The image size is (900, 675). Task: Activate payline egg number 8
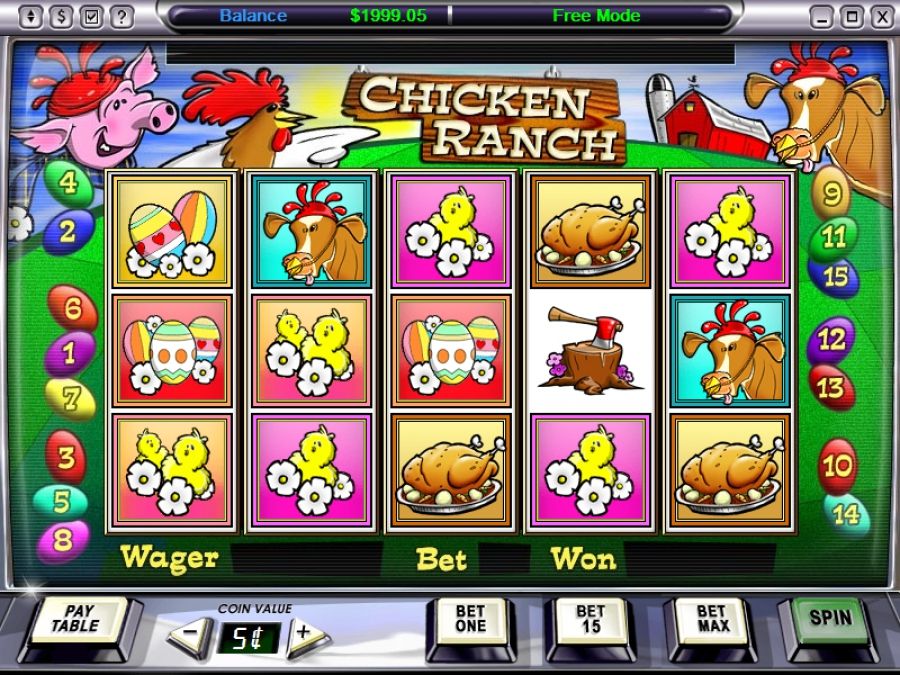point(62,541)
